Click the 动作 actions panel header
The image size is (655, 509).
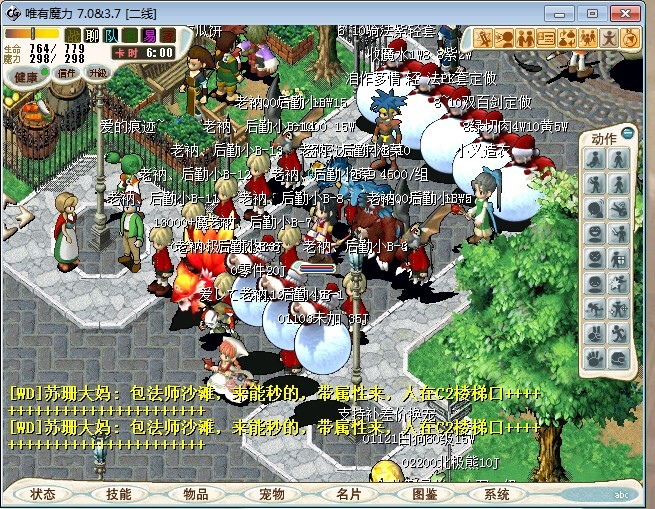pos(604,138)
